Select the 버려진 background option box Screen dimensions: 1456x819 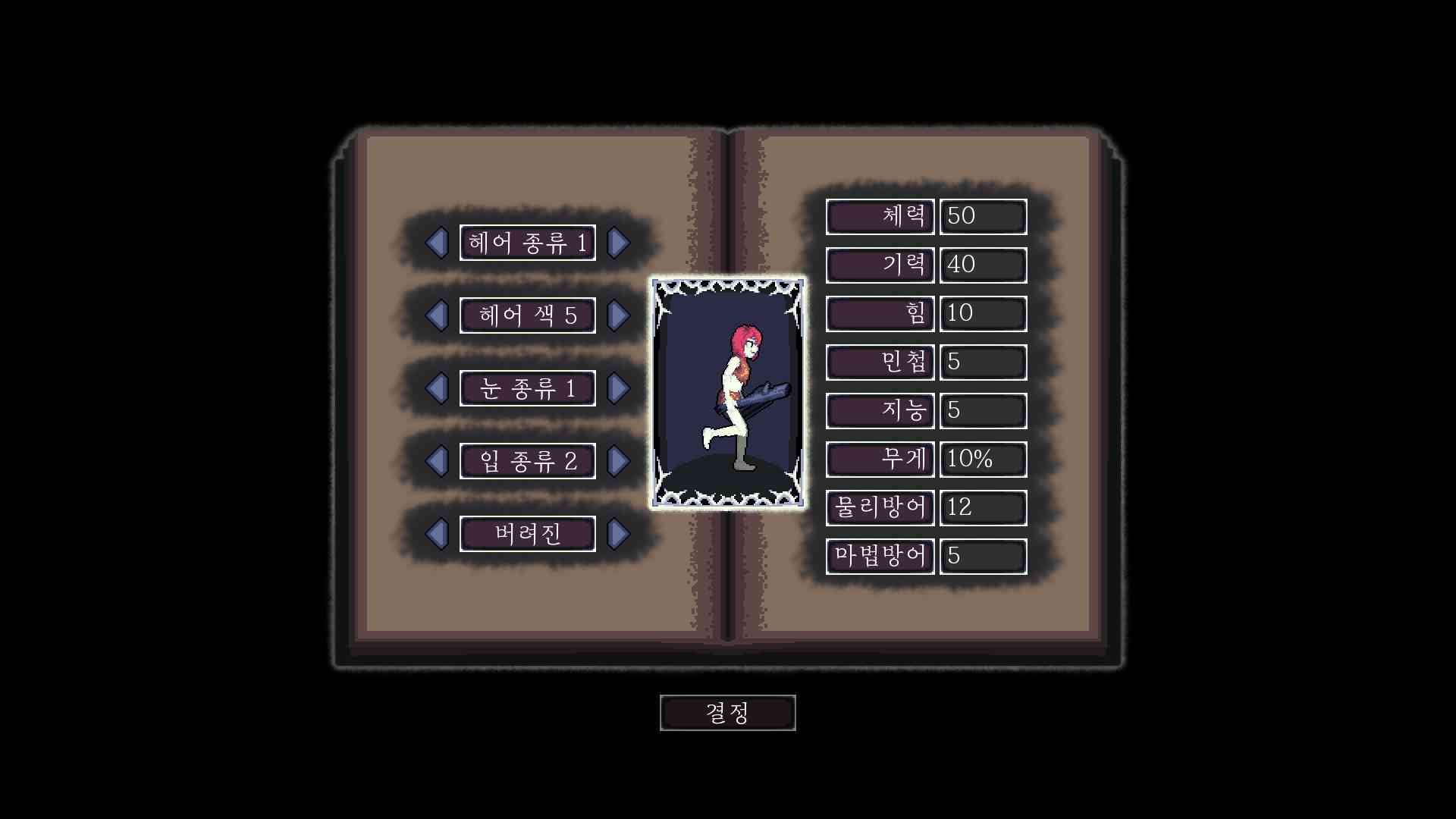pyautogui.click(x=528, y=533)
